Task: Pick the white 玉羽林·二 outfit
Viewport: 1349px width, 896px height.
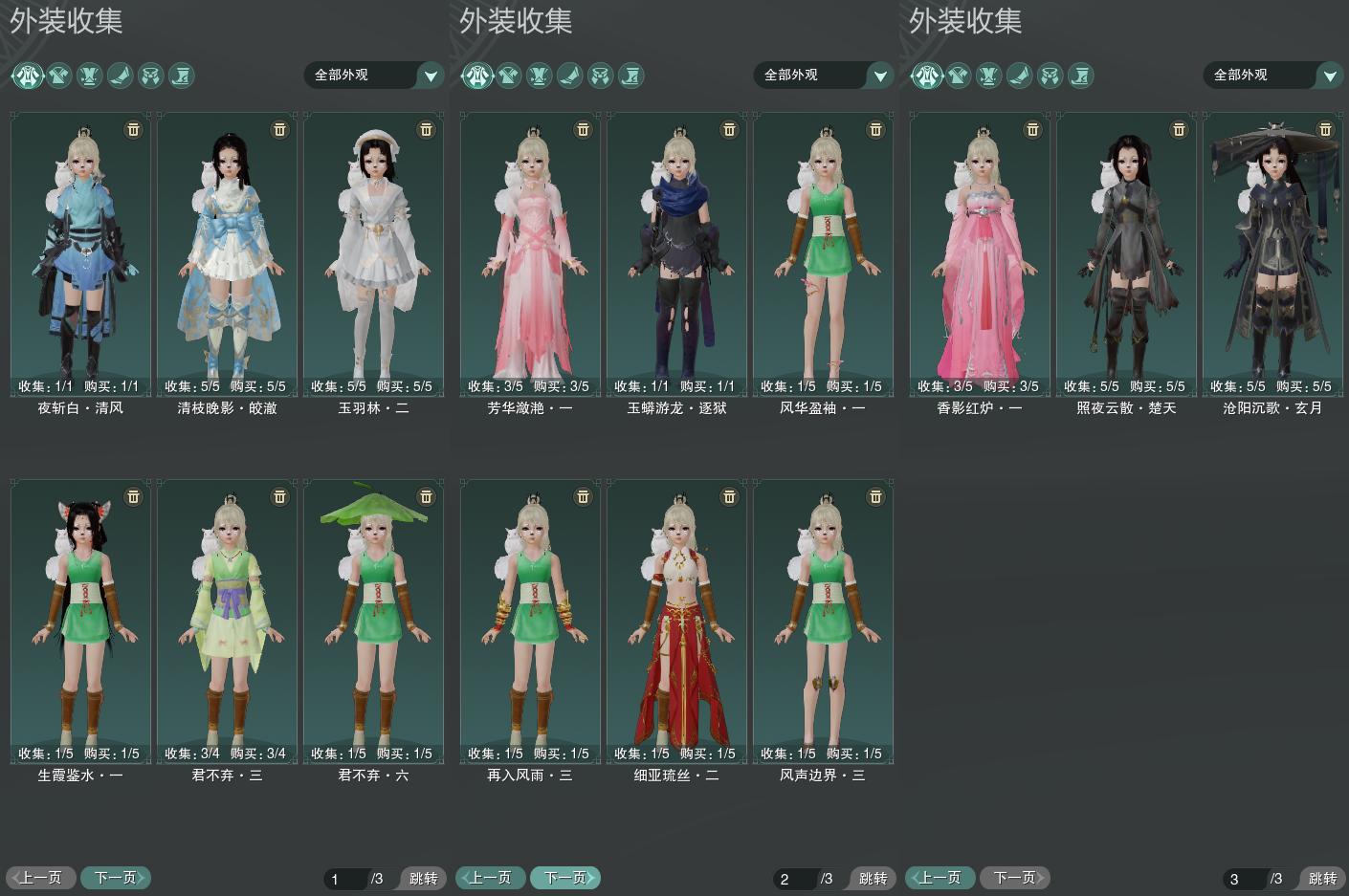Action: coord(373,253)
